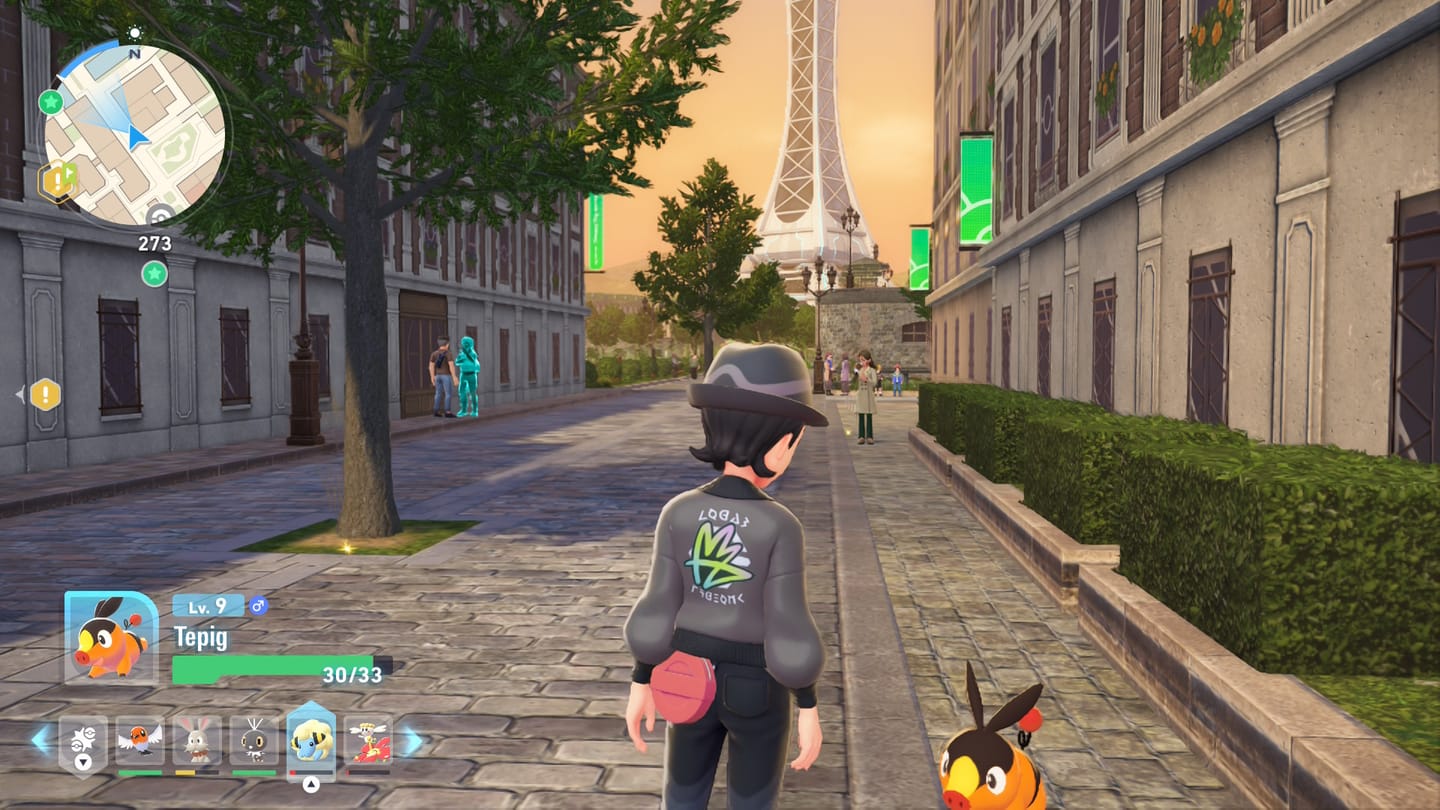Click the up arrow beneath Mareep's slot

coord(311,783)
